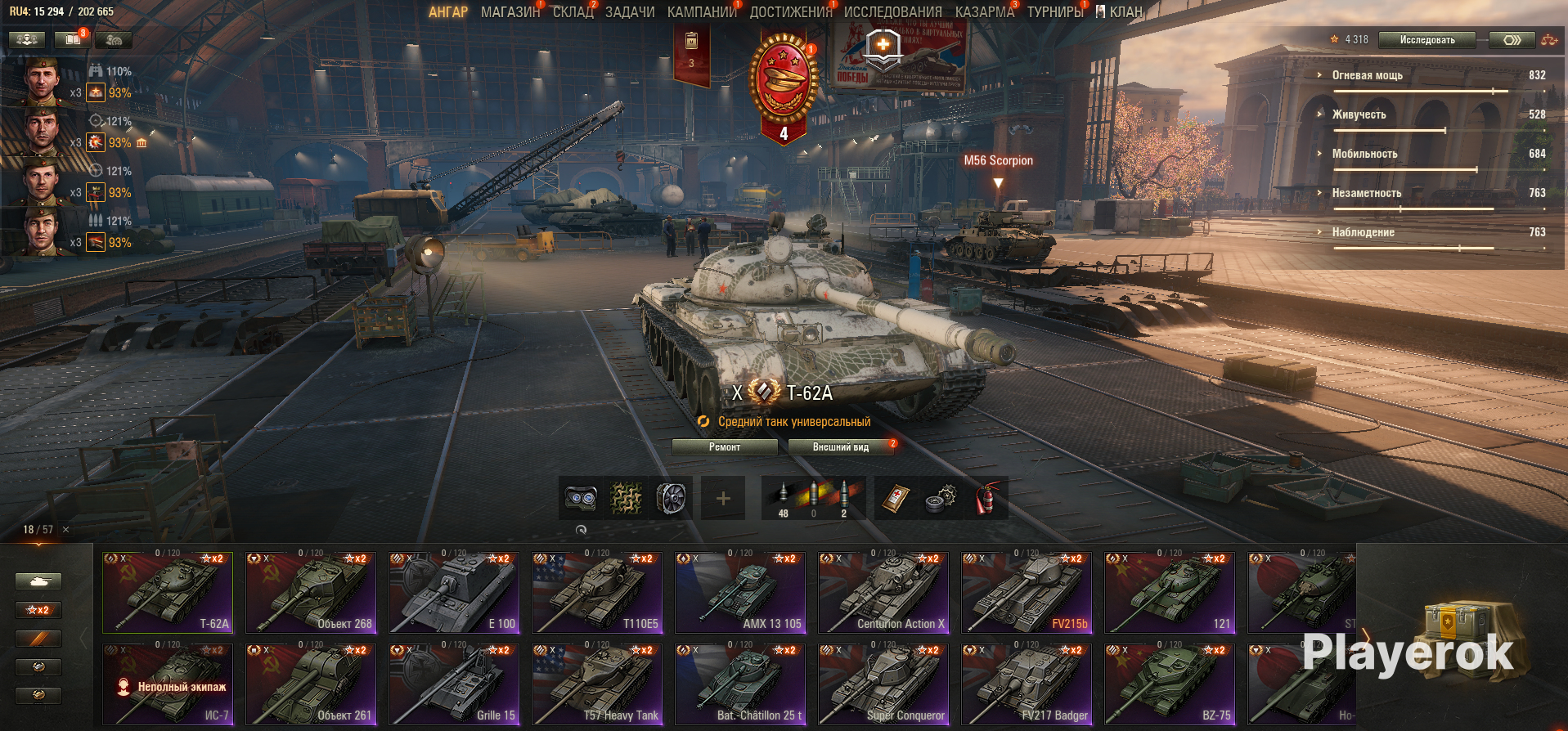Open the binoculars equipment slot
Viewport: 1568px width, 731px height.
coord(581,499)
